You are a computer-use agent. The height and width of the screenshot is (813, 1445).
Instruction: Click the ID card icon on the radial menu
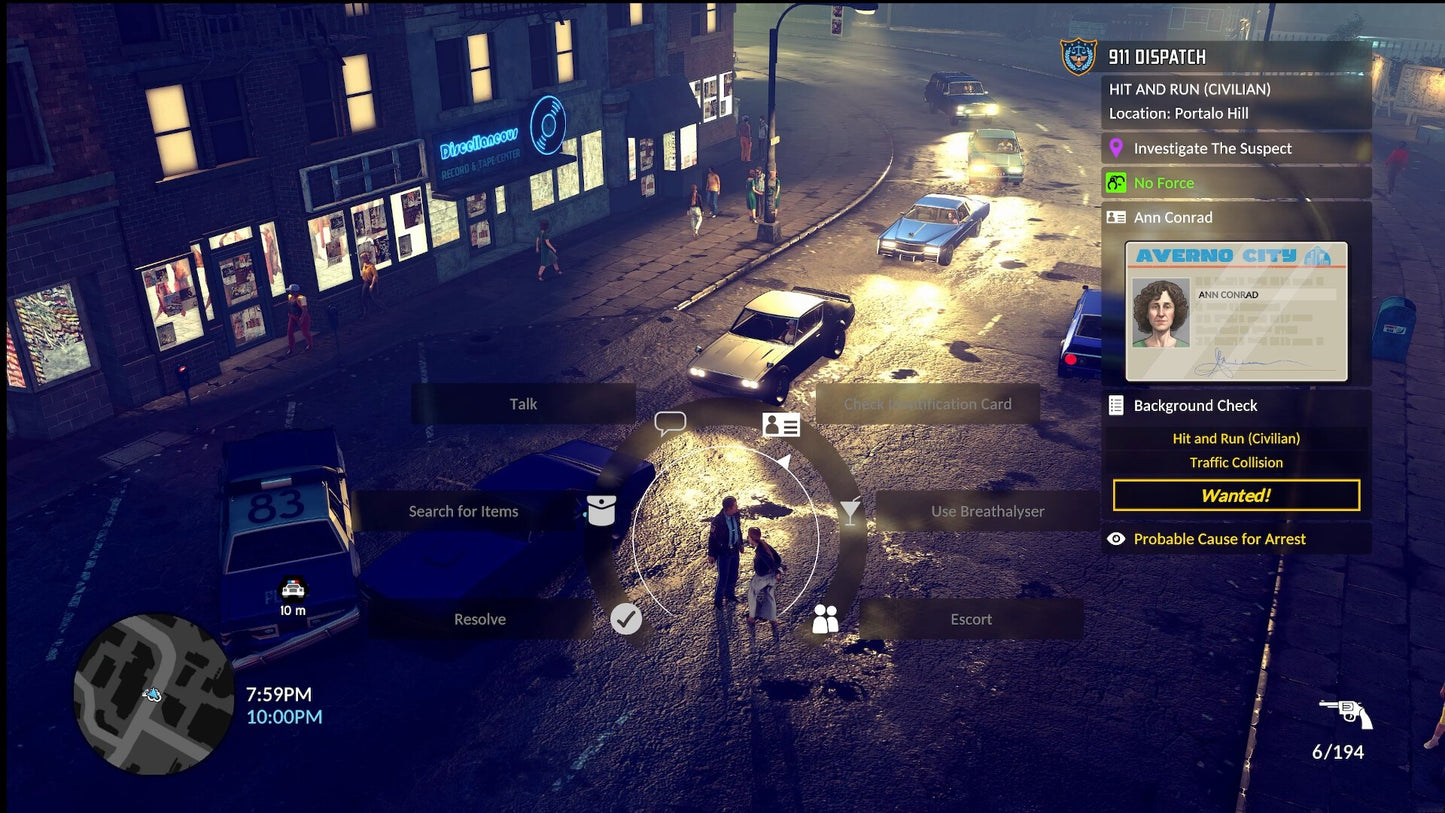point(781,424)
